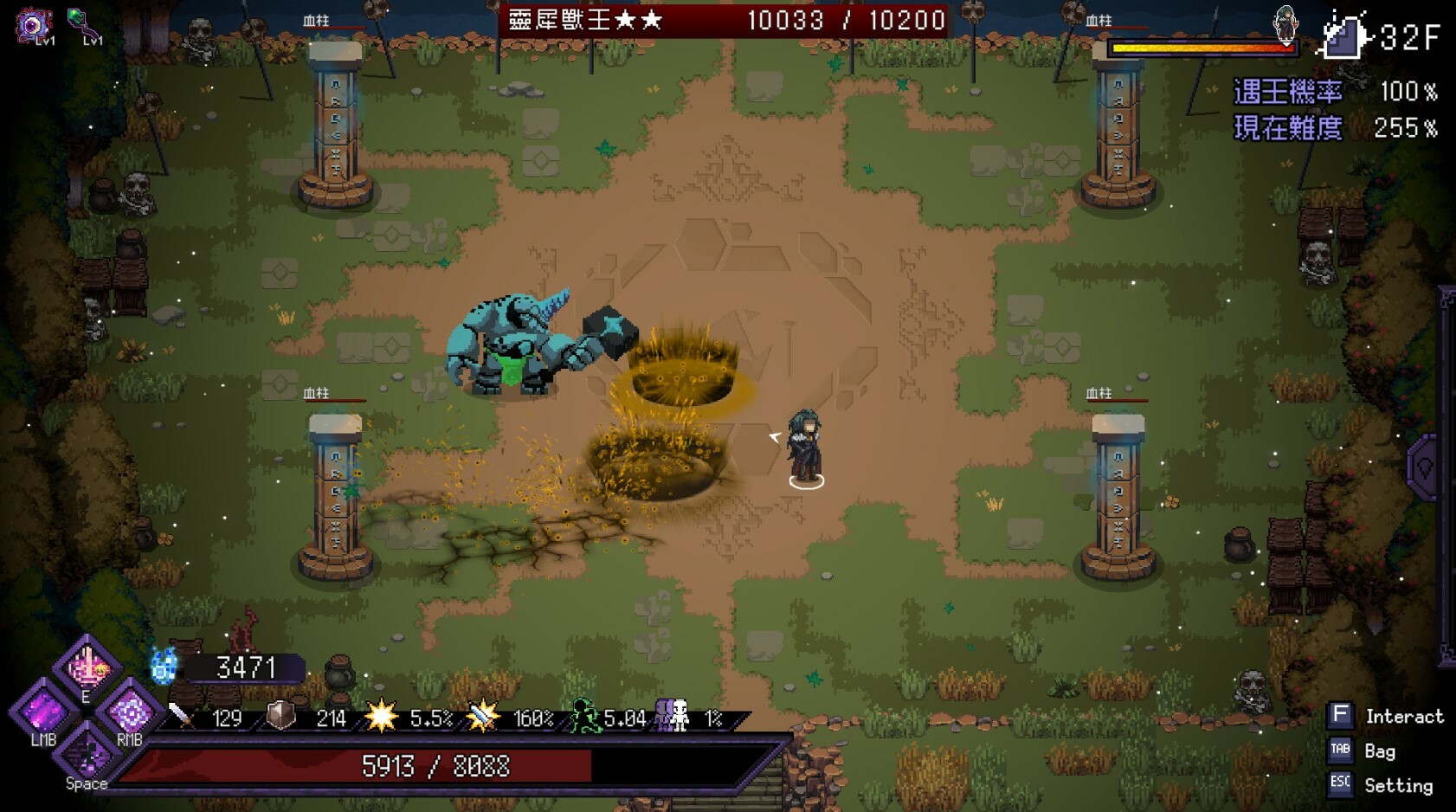Click the Space dash skill icon

(87, 757)
